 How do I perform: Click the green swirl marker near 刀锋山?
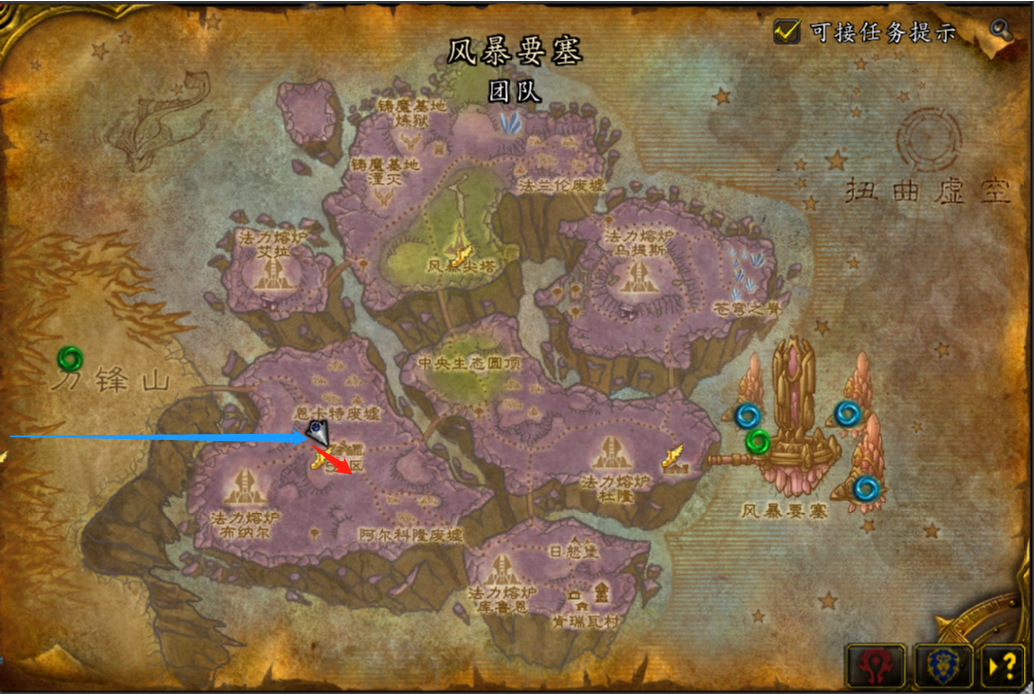tap(70, 357)
